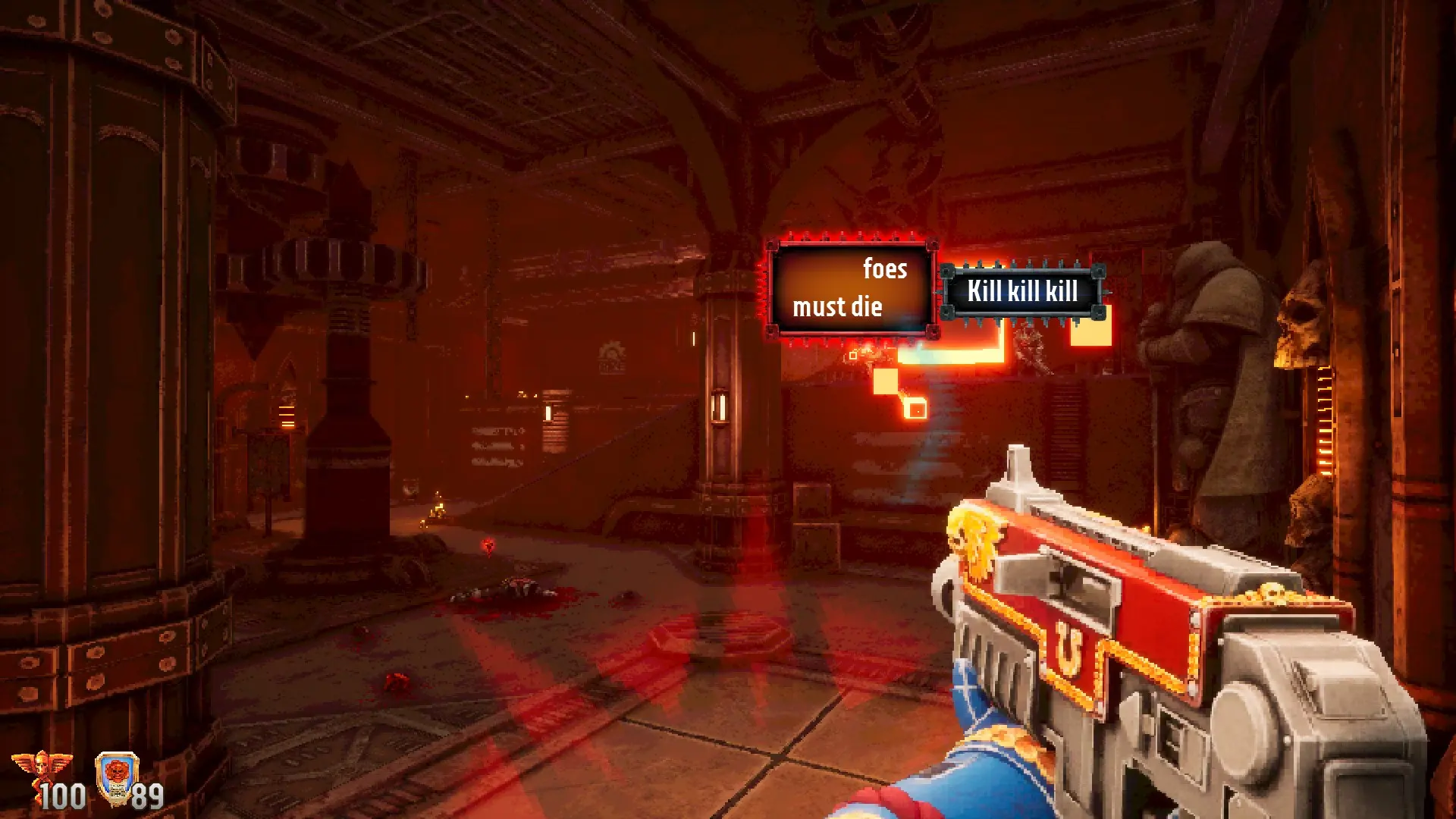This screenshot has height=819, width=1456.
Task: Choose the "Kill kill kill" taunt option
Action: [1022, 291]
